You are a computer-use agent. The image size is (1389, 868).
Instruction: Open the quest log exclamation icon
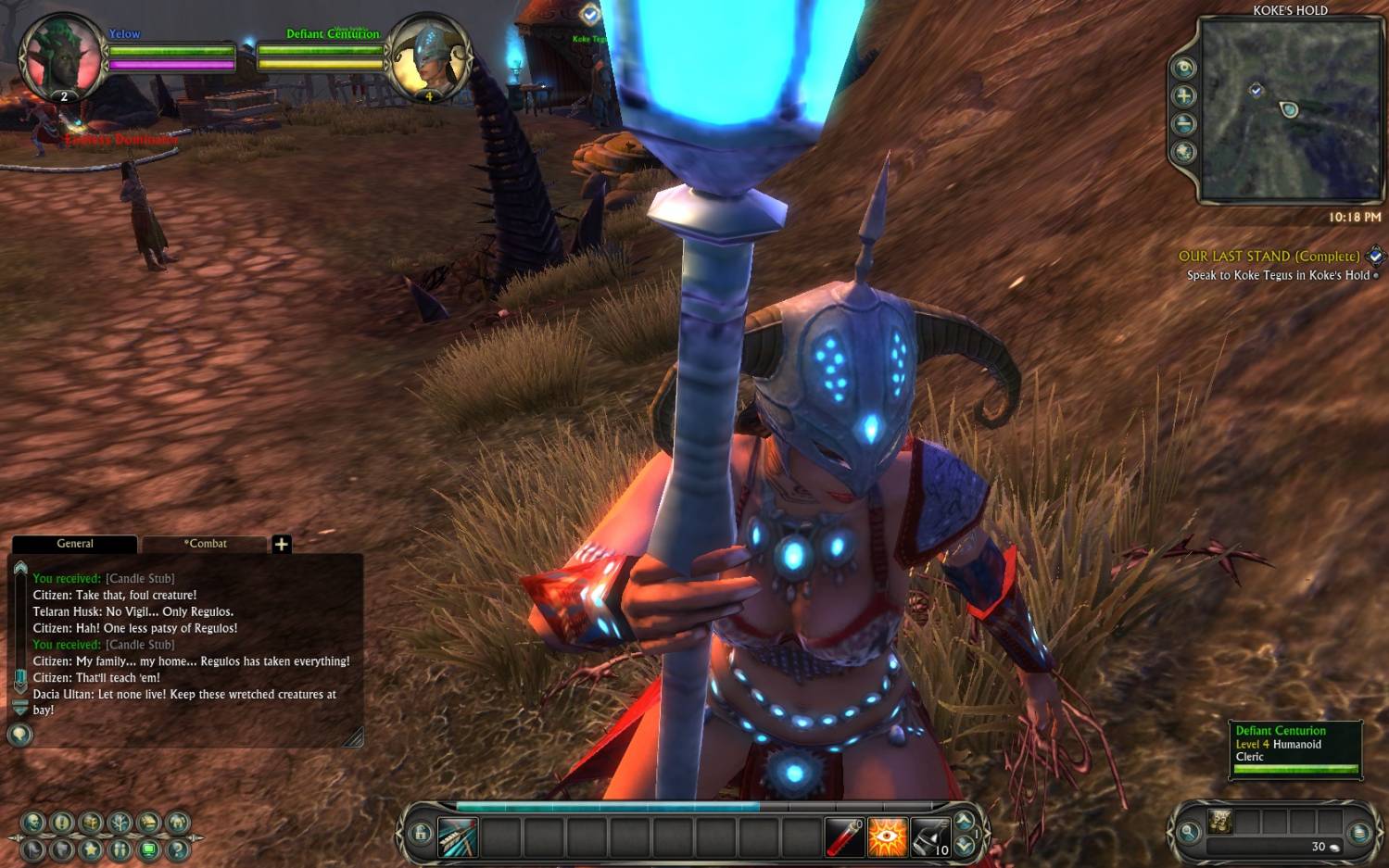pyautogui.click(x=62, y=822)
